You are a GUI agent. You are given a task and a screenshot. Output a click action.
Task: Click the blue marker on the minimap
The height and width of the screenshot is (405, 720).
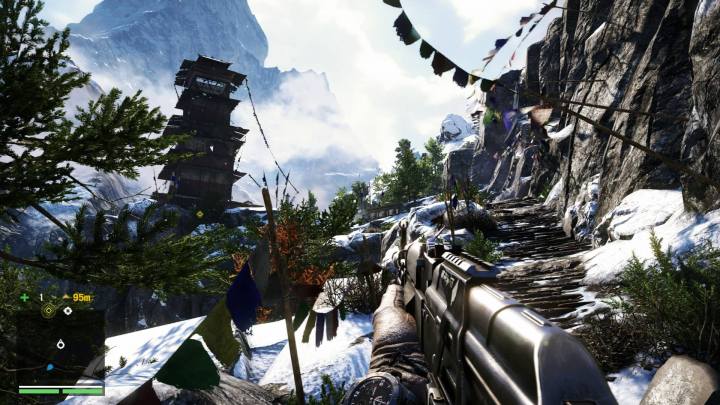pos(50,366)
